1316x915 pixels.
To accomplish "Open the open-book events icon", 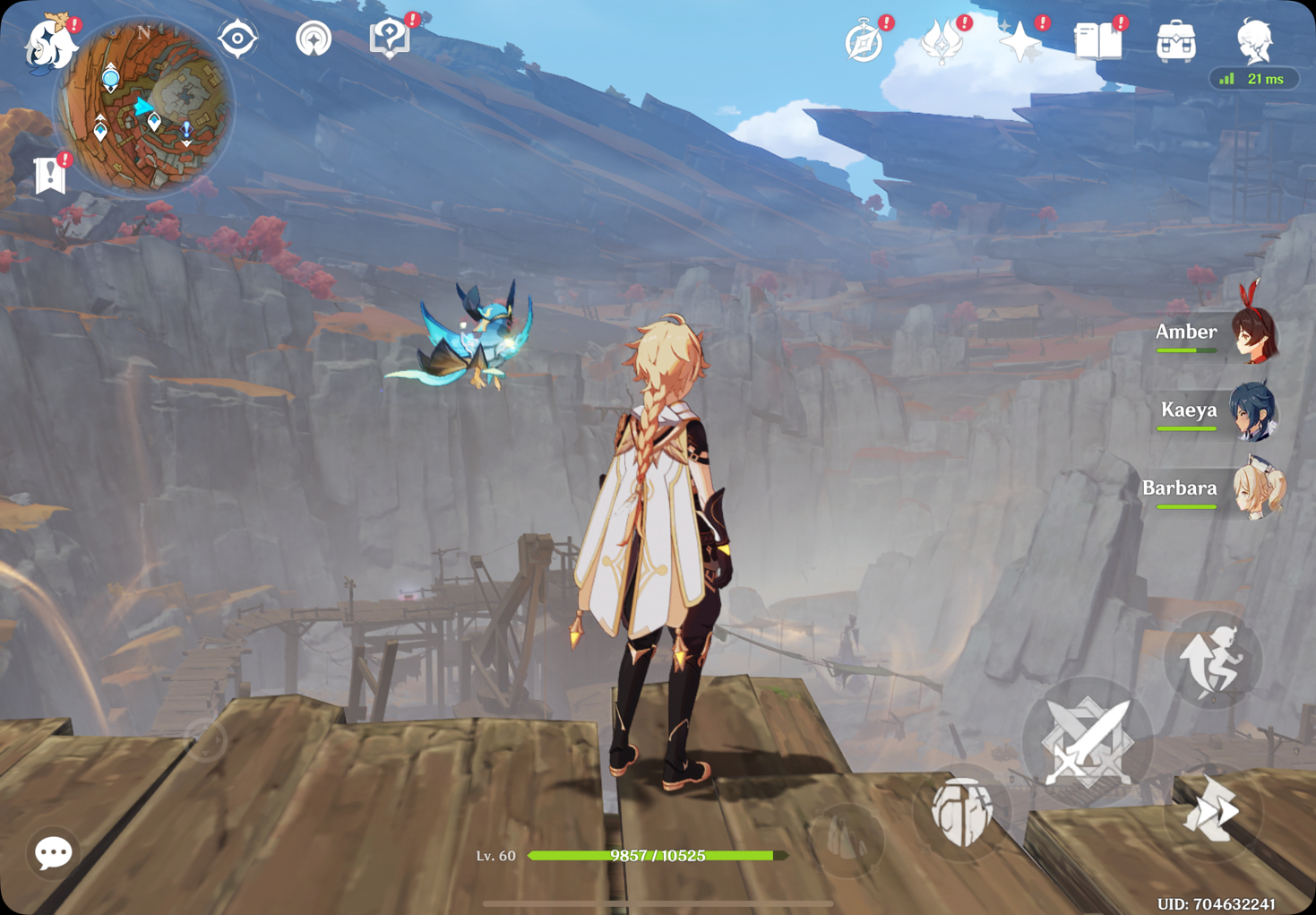I will coord(1097,42).
